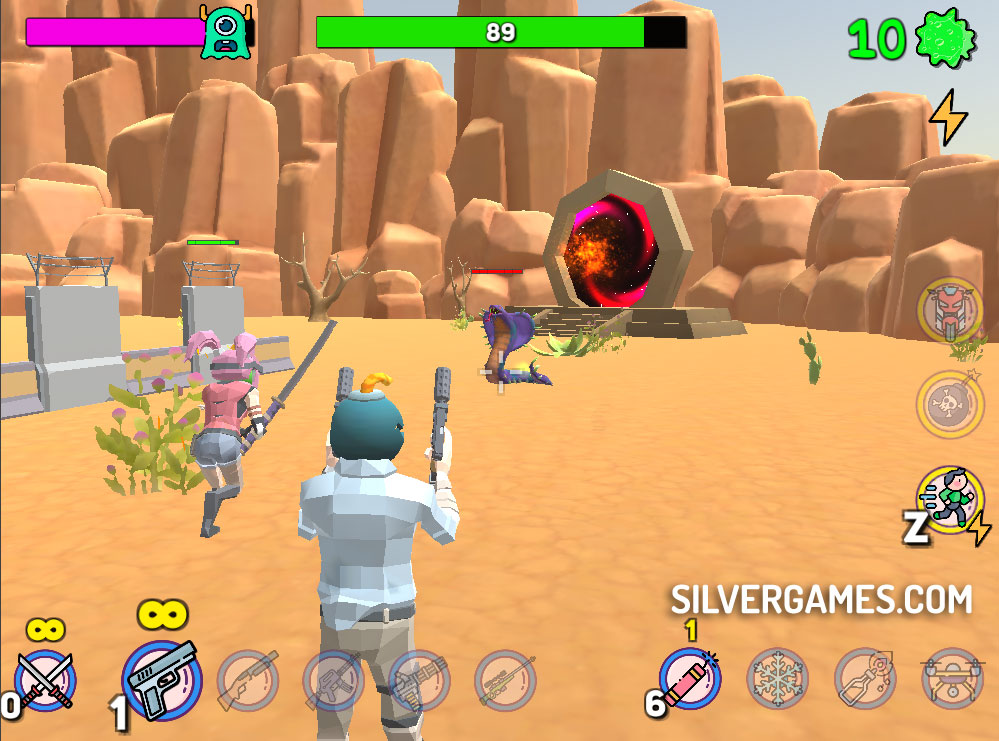Equip the pistol weapon slot

pyautogui.click(x=162, y=681)
